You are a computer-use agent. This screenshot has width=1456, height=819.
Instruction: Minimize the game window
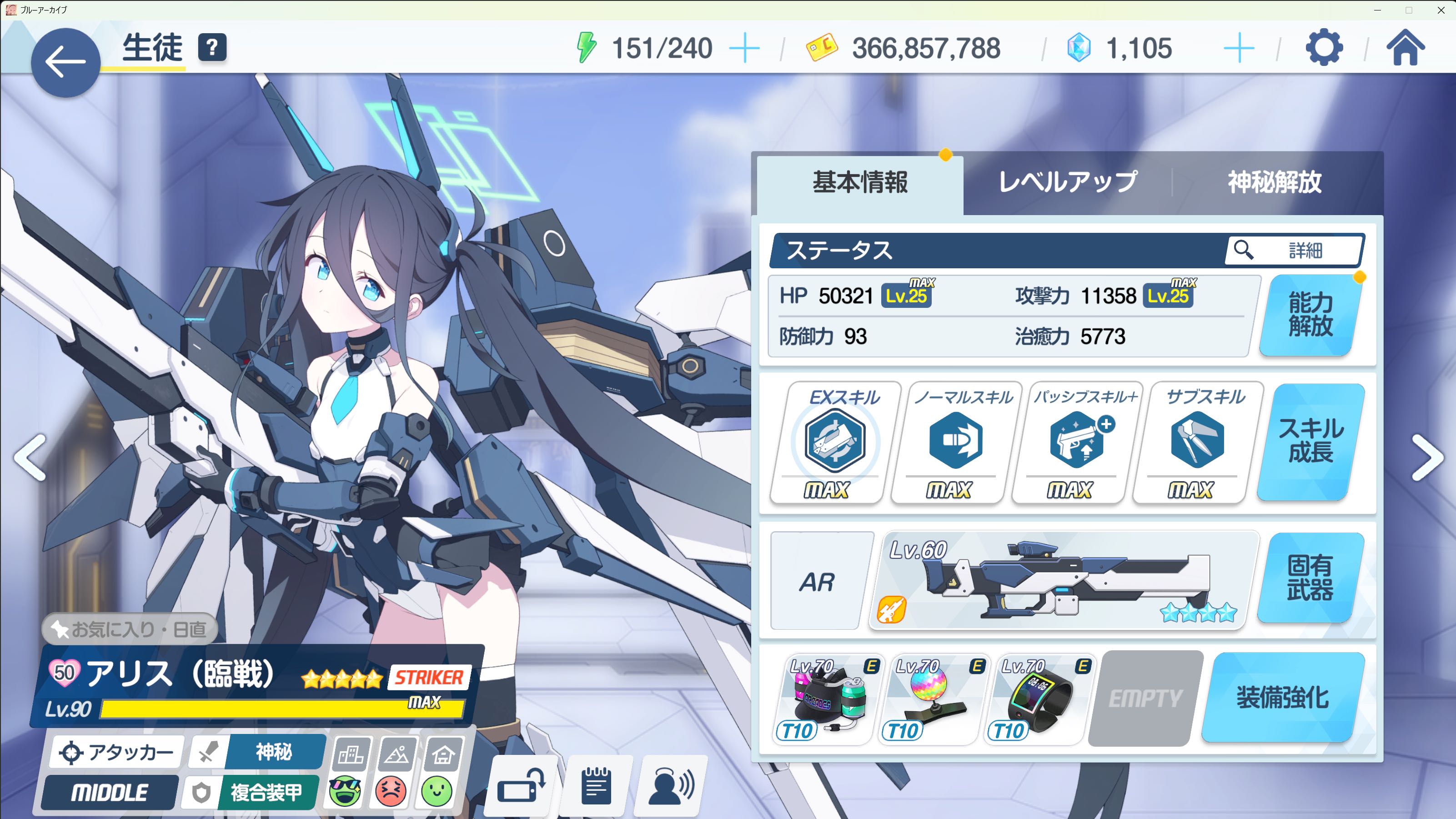[1377, 10]
